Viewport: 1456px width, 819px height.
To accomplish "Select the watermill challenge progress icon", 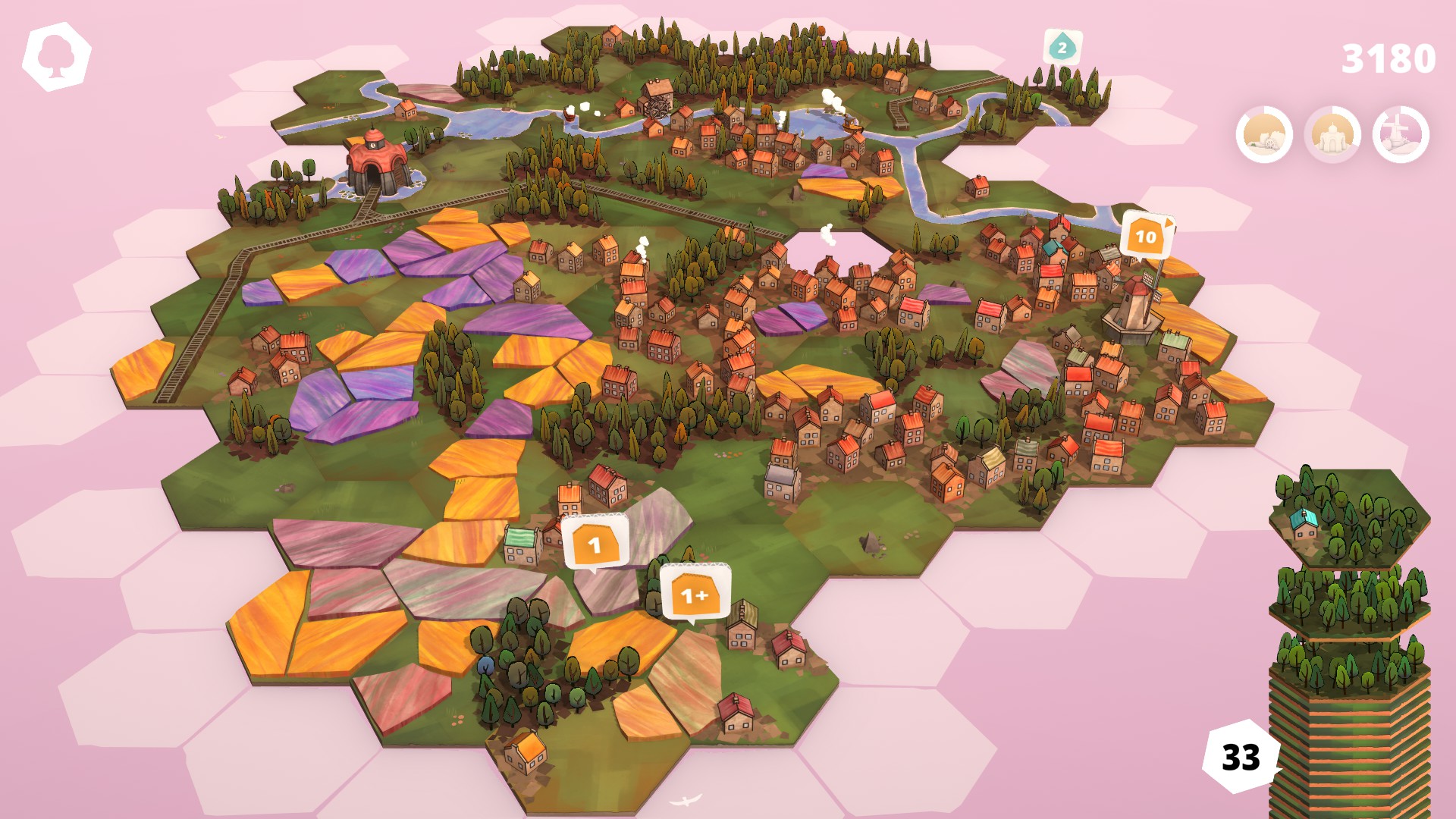I will click(1264, 136).
